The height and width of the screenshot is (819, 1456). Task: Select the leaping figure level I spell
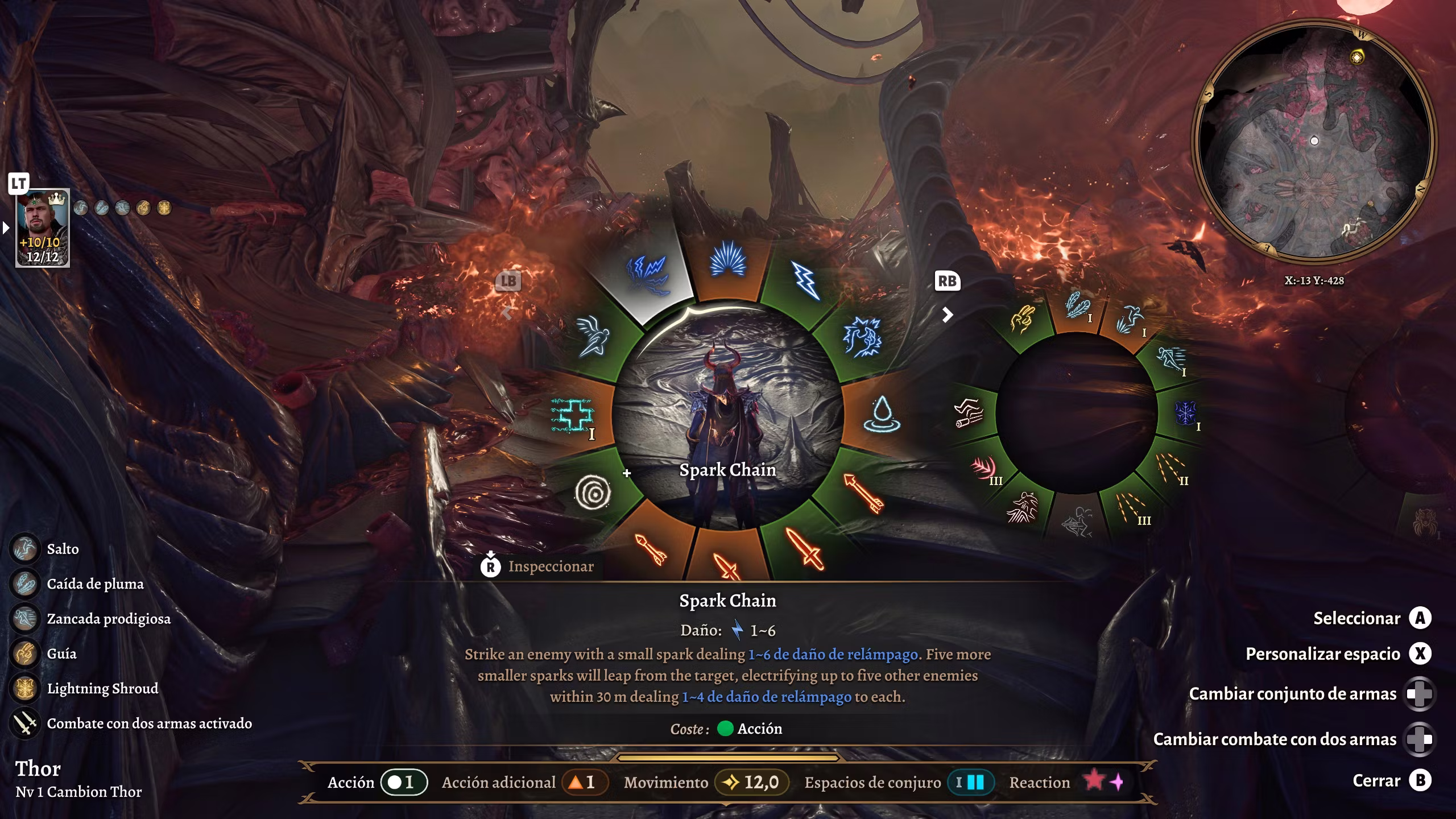(1130, 320)
